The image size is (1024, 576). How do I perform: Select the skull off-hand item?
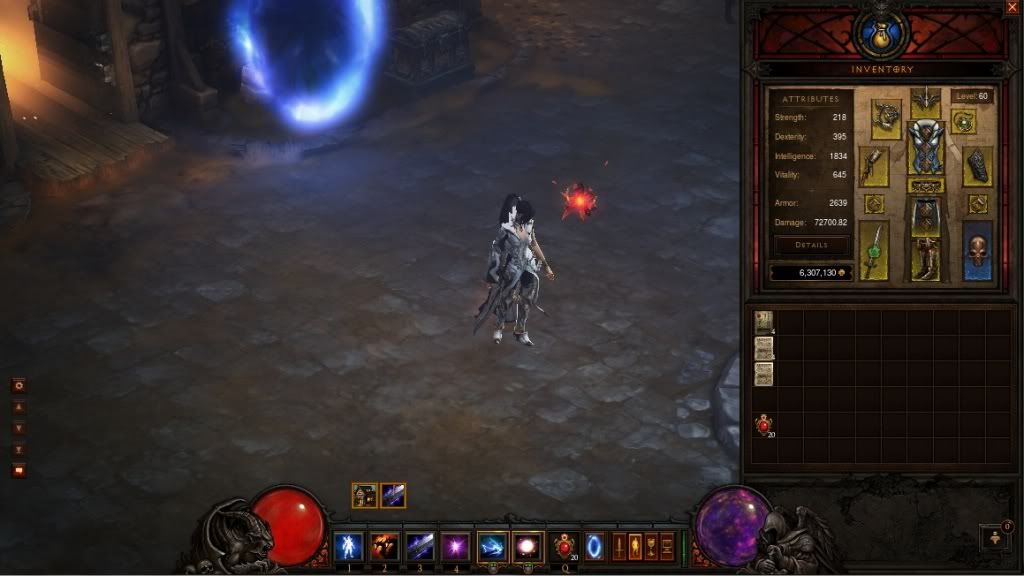pyautogui.click(x=977, y=250)
